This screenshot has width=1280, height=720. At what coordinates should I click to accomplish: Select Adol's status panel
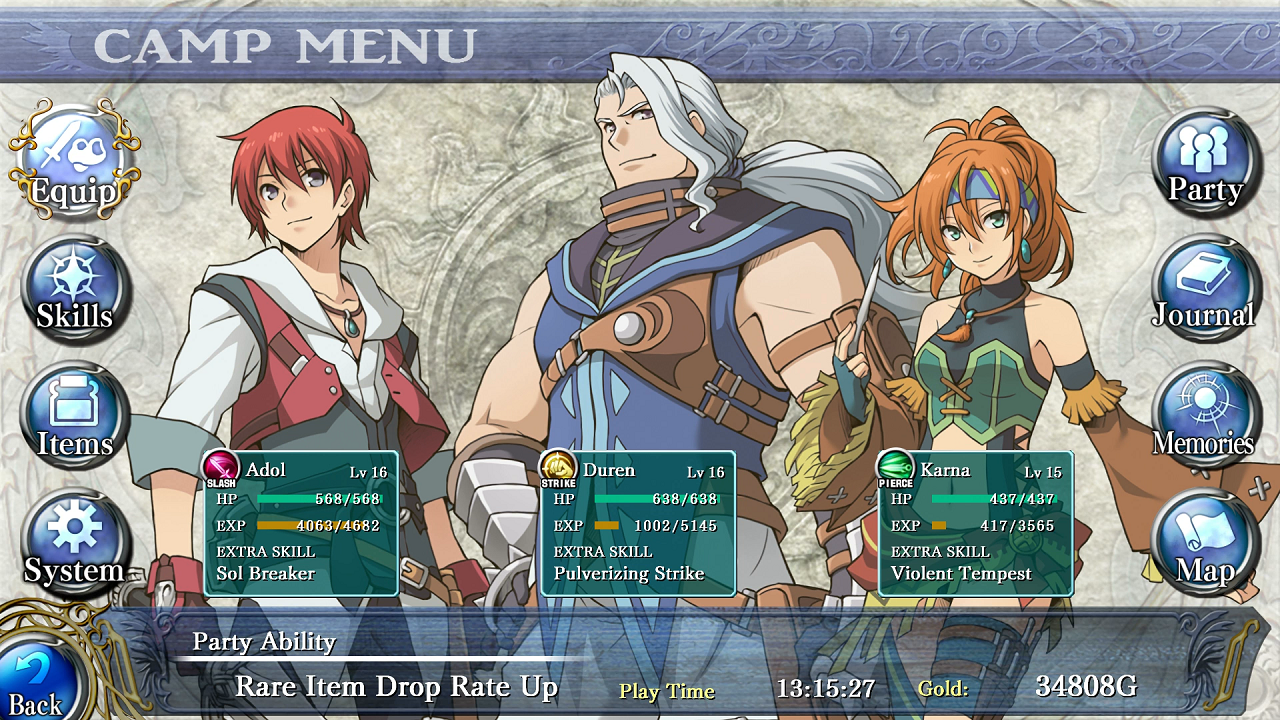[x=301, y=523]
